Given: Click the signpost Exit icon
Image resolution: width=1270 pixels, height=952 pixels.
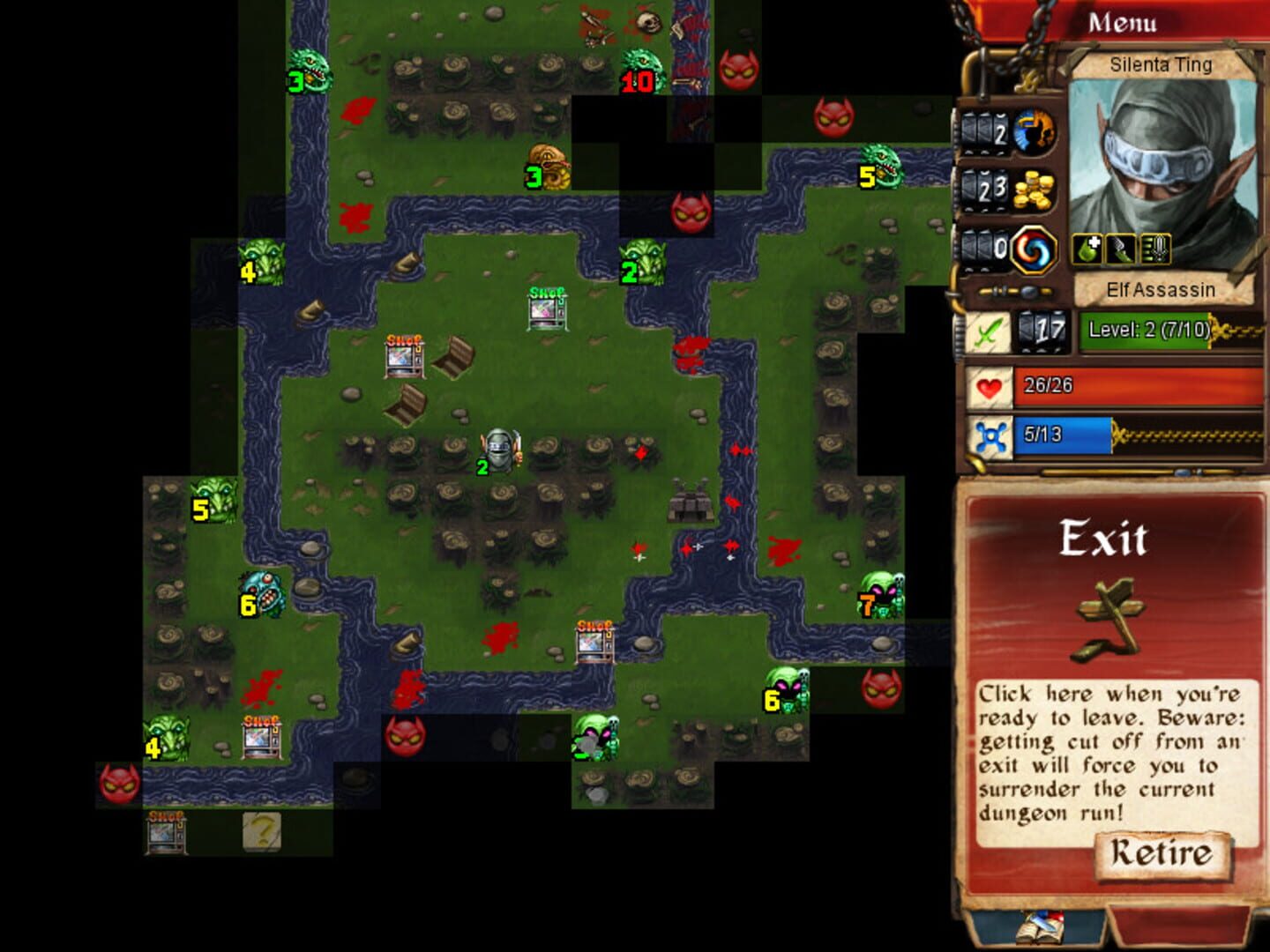Looking at the screenshot, I should [x=1106, y=617].
